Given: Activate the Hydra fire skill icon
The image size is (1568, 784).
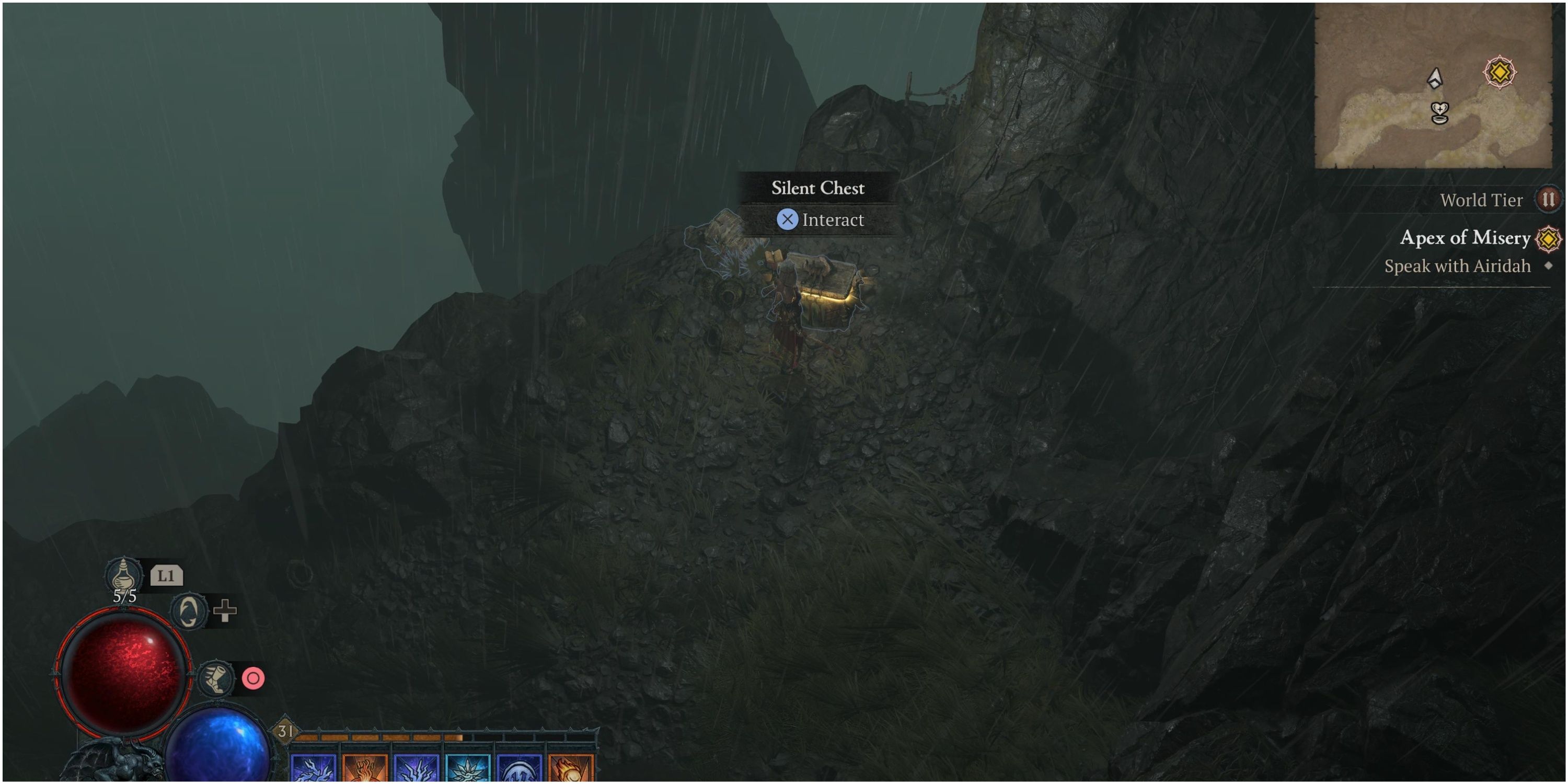Looking at the screenshot, I should point(365,771).
